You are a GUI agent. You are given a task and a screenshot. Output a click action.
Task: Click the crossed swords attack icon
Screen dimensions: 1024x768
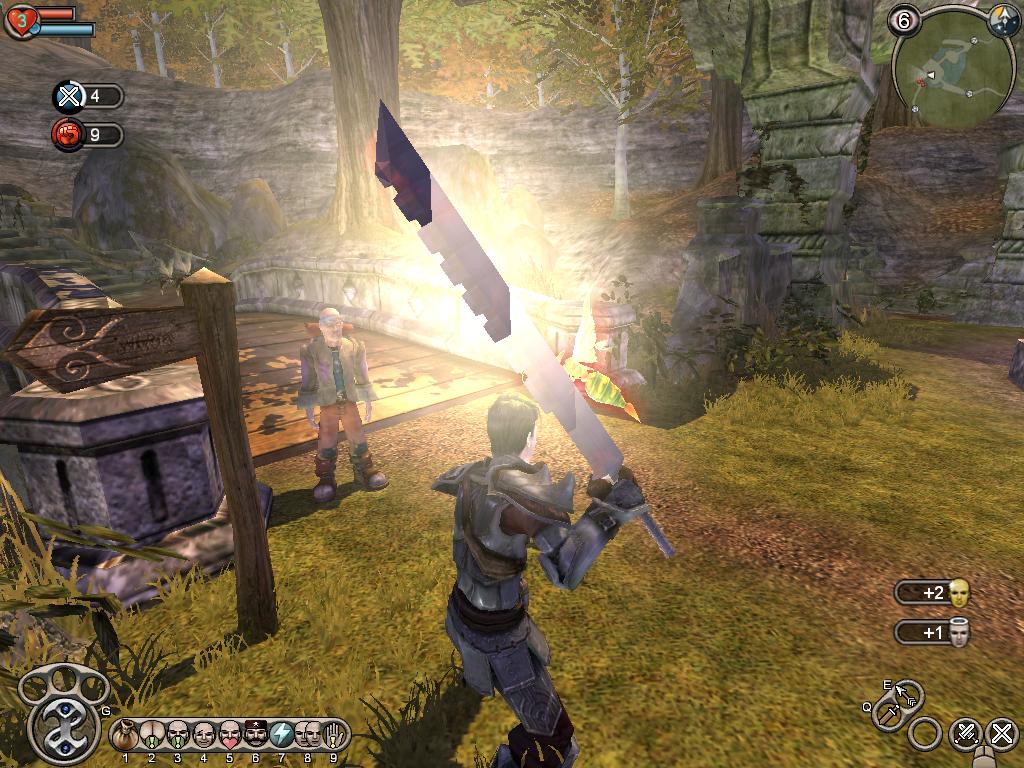tap(964, 733)
